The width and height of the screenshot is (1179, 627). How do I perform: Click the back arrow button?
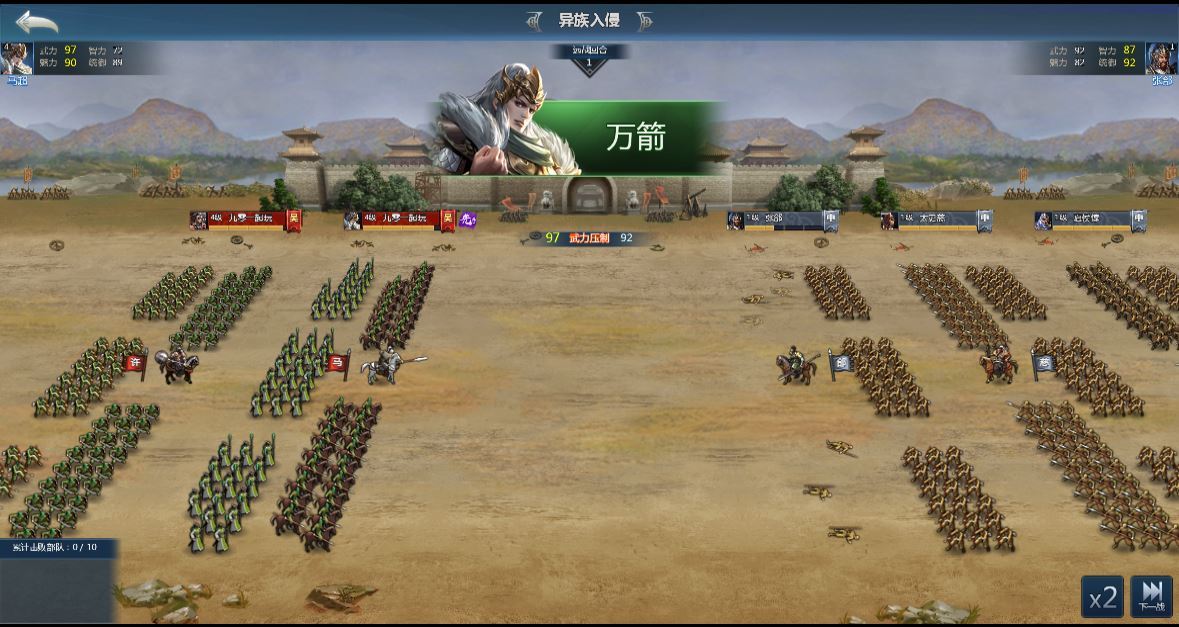(x=37, y=21)
